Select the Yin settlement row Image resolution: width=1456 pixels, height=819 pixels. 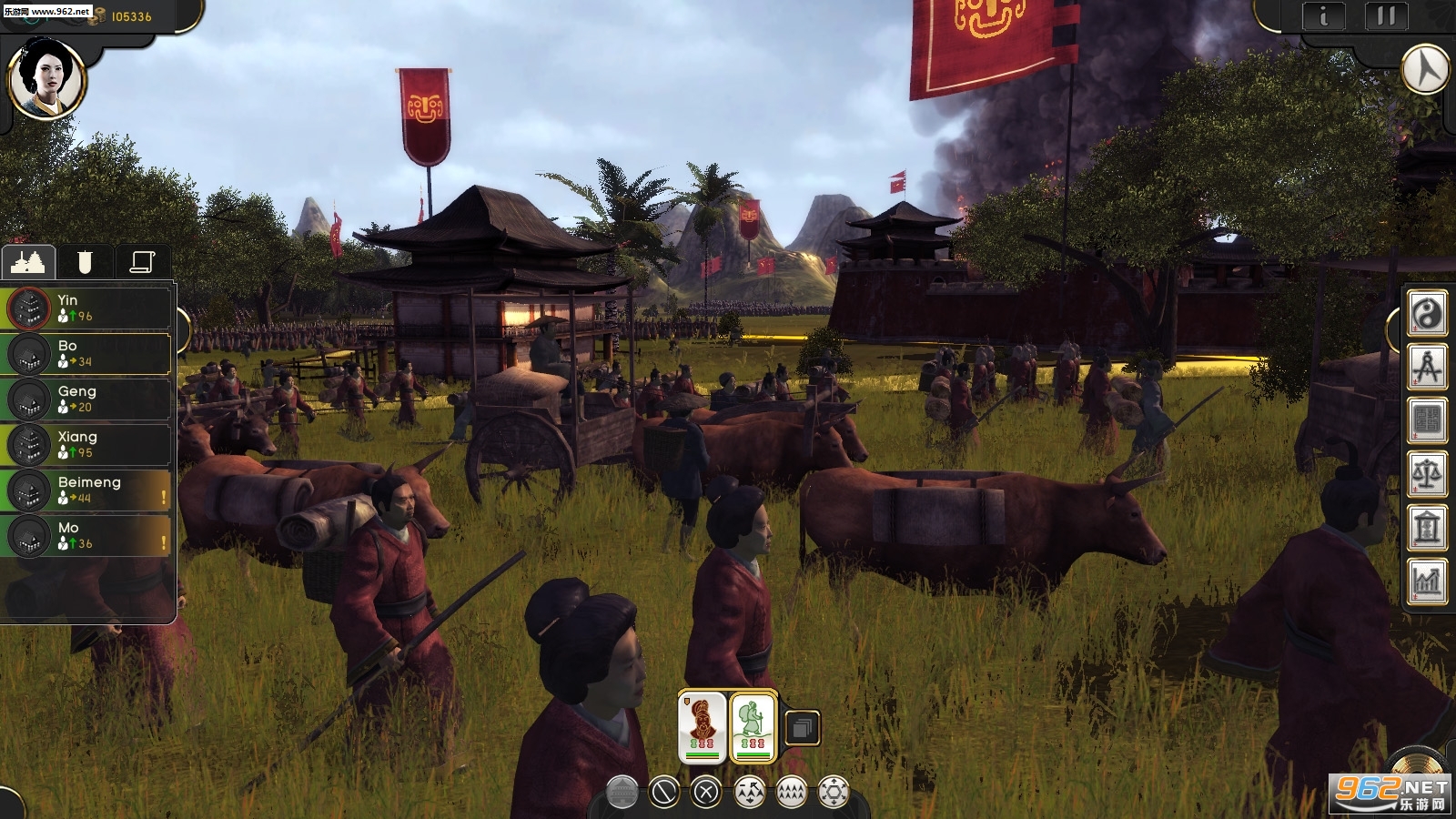89,308
